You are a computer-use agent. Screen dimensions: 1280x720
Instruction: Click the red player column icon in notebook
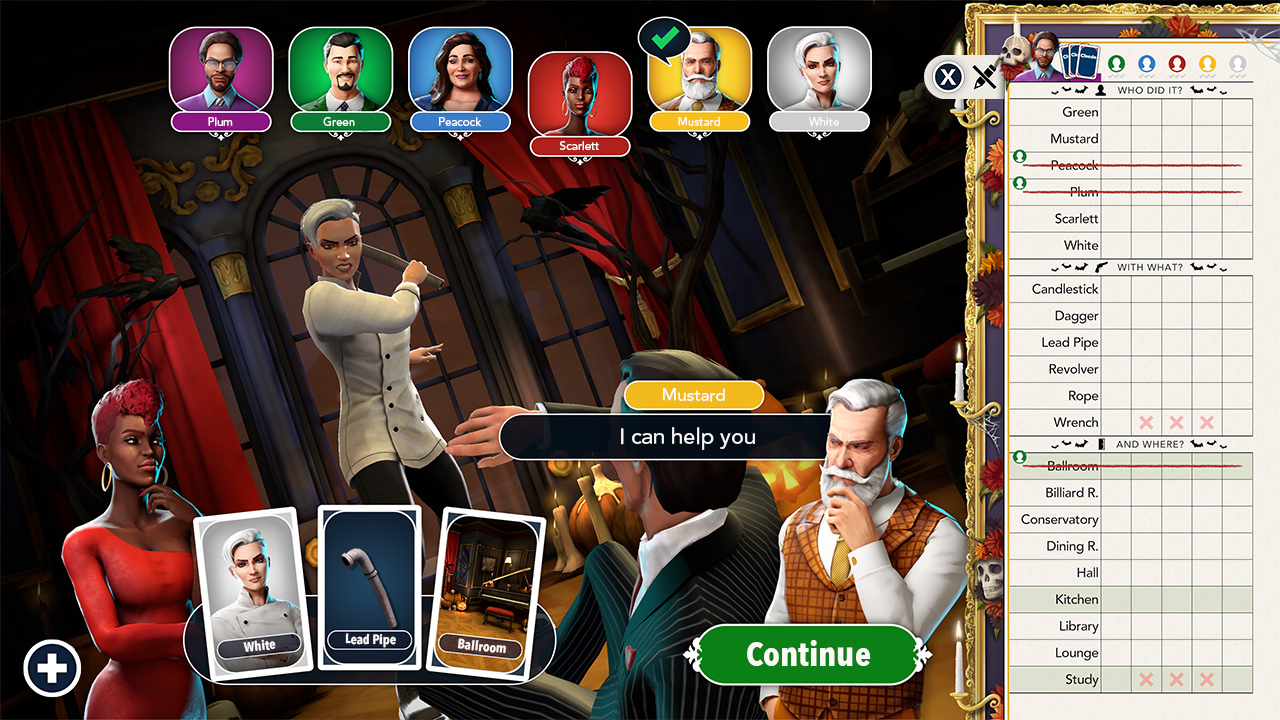[x=1176, y=64]
